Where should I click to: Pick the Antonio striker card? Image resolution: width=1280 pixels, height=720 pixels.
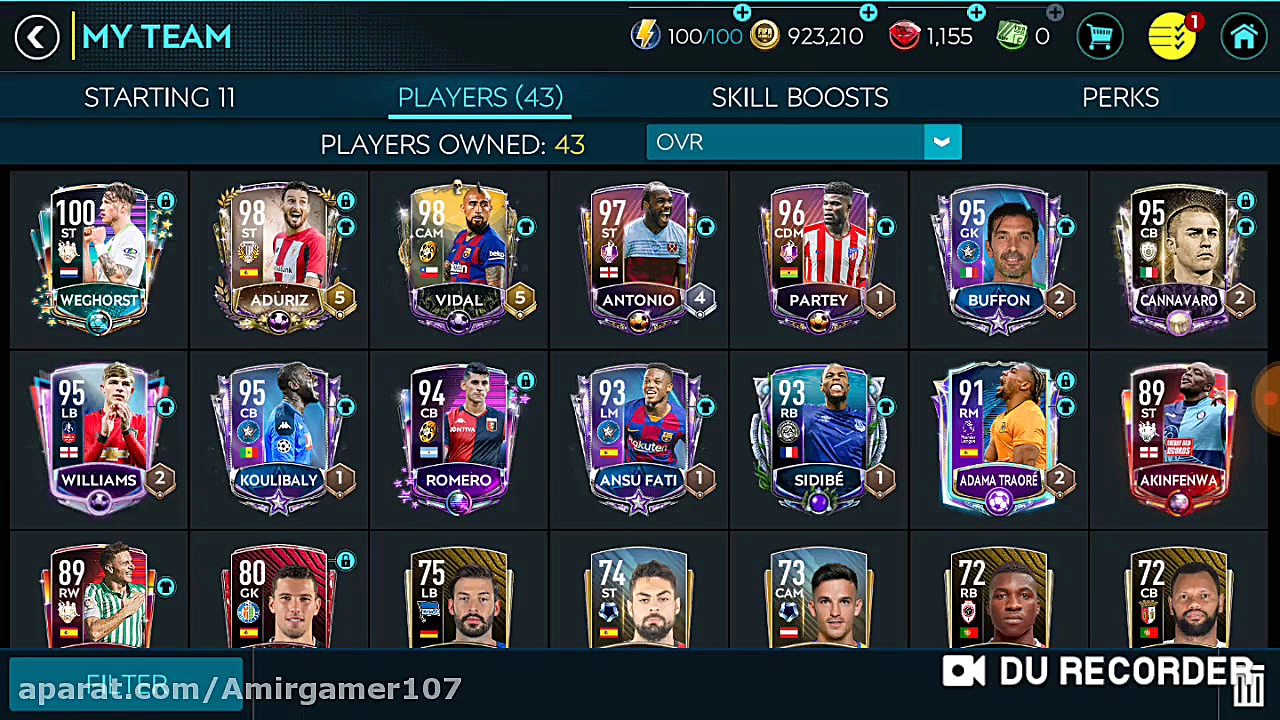(638, 256)
